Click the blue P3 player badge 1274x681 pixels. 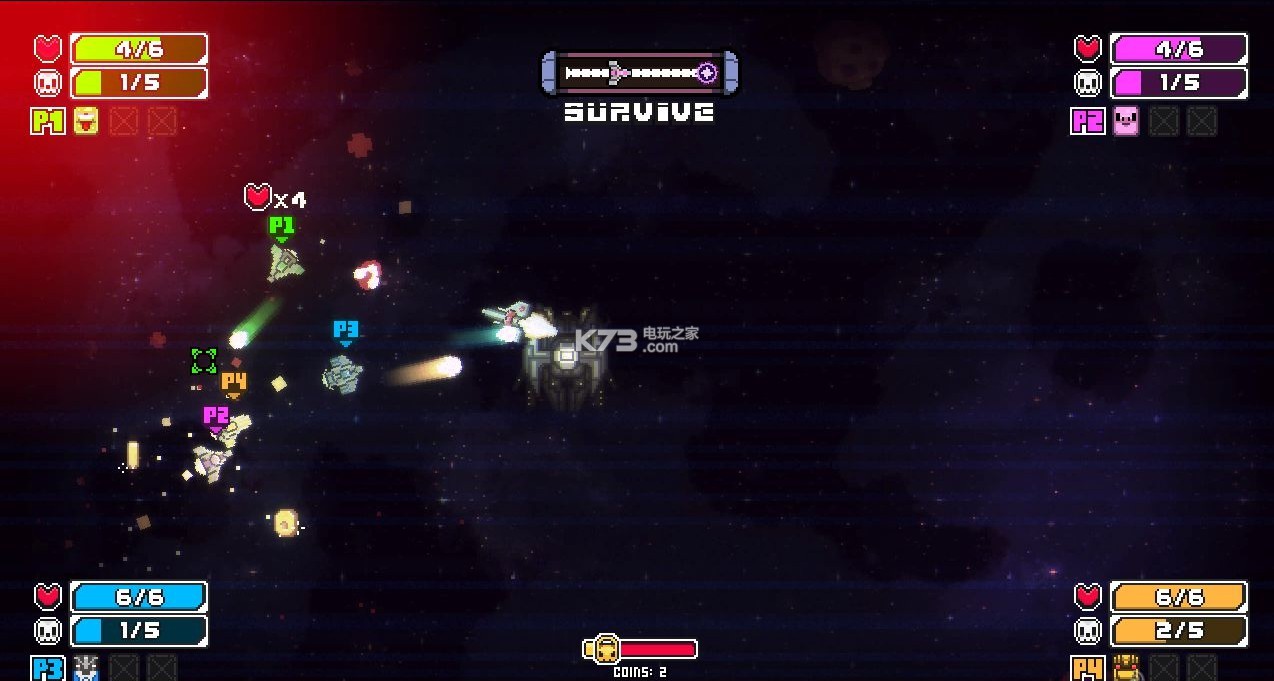[48, 669]
